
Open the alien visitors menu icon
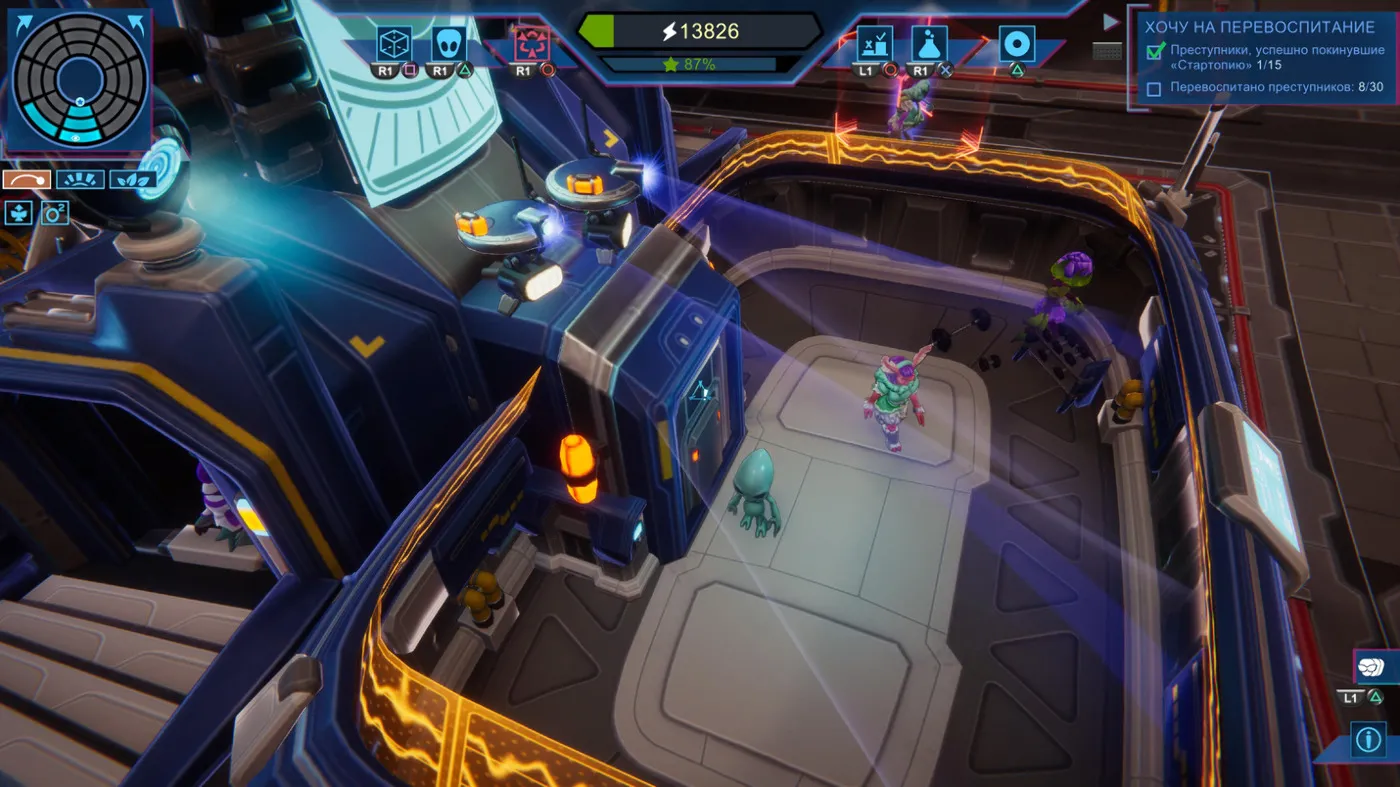pyautogui.click(x=448, y=44)
